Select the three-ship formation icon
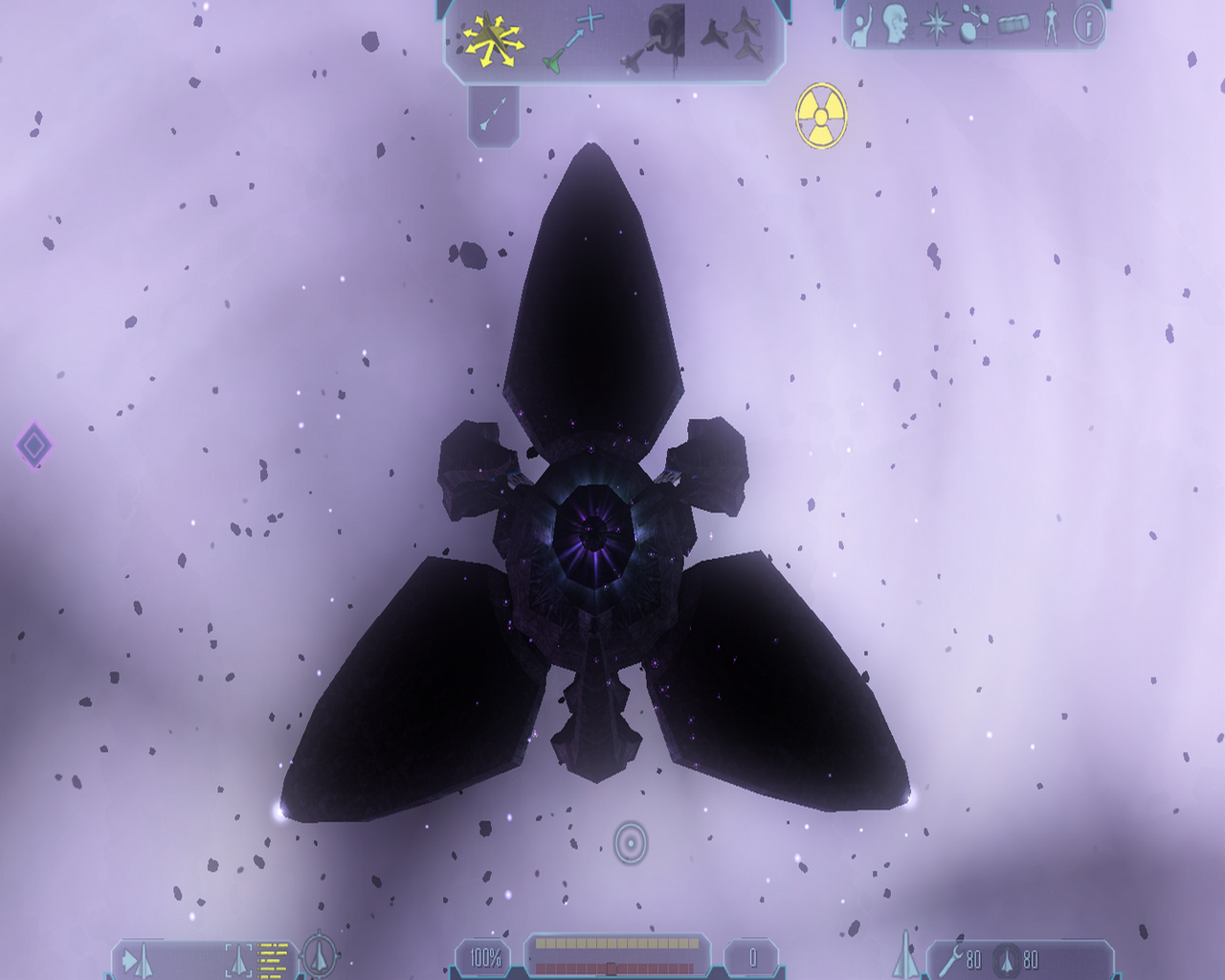The width and height of the screenshot is (1225, 980). [732, 37]
